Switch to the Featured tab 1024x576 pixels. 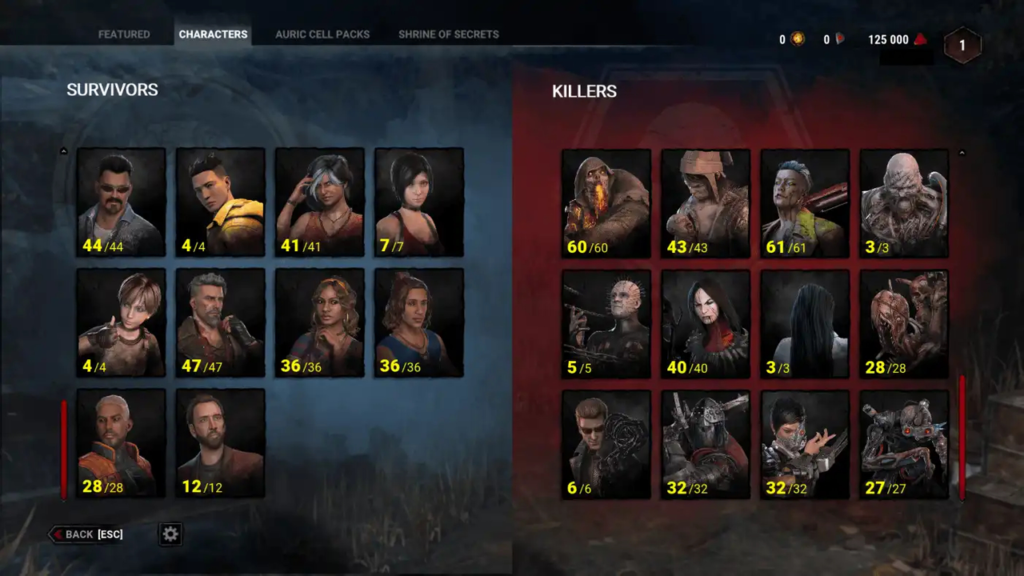pyautogui.click(x=124, y=34)
